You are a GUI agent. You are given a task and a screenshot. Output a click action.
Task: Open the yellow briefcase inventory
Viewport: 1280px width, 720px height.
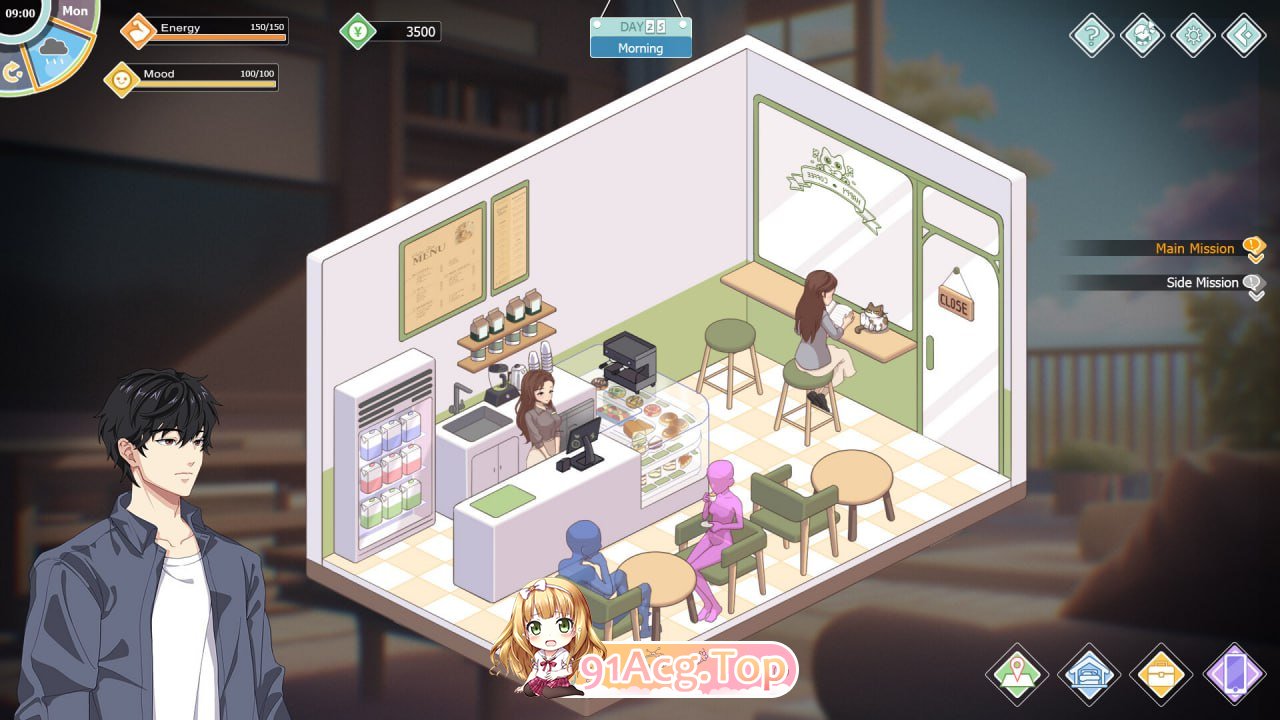[x=1161, y=675]
